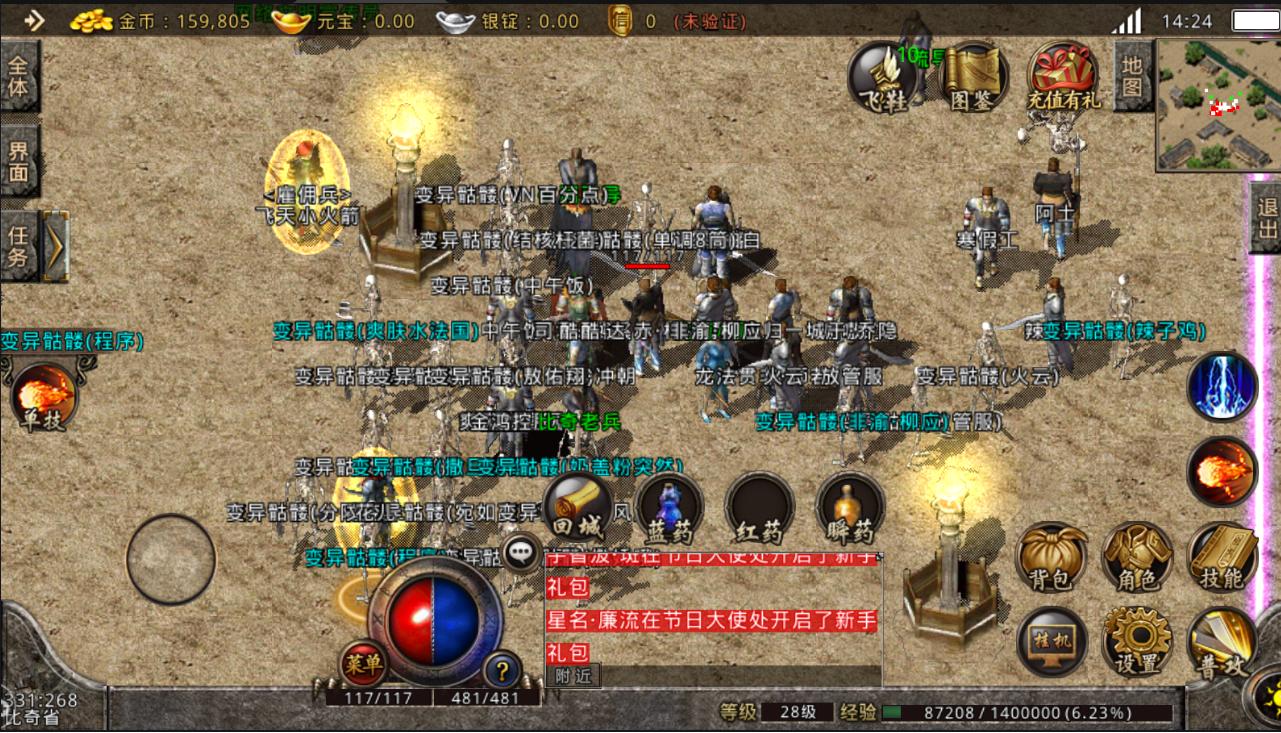Open the 设置 settings gear
The height and width of the screenshot is (733, 1281).
pos(1137,642)
